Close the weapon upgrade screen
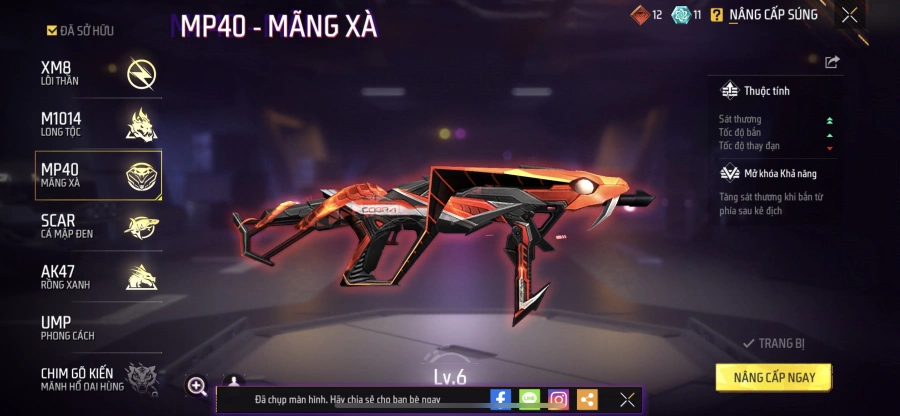 849,15
